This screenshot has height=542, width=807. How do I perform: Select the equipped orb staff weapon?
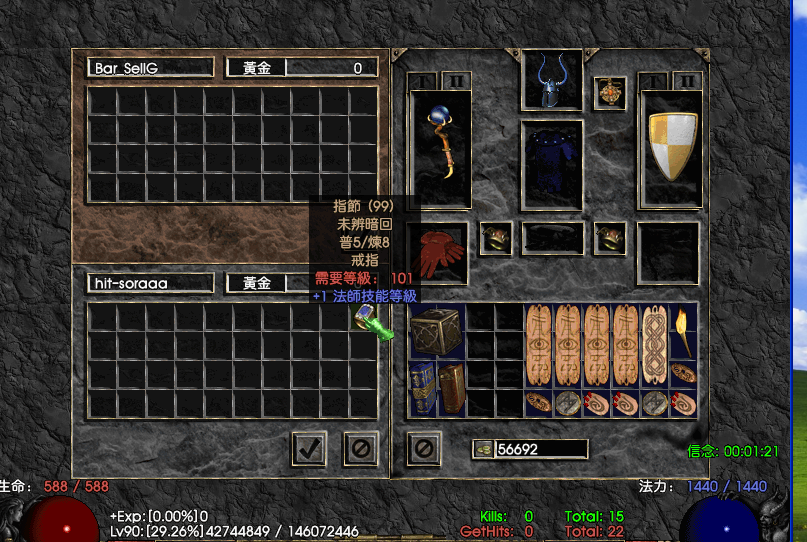pos(440,148)
